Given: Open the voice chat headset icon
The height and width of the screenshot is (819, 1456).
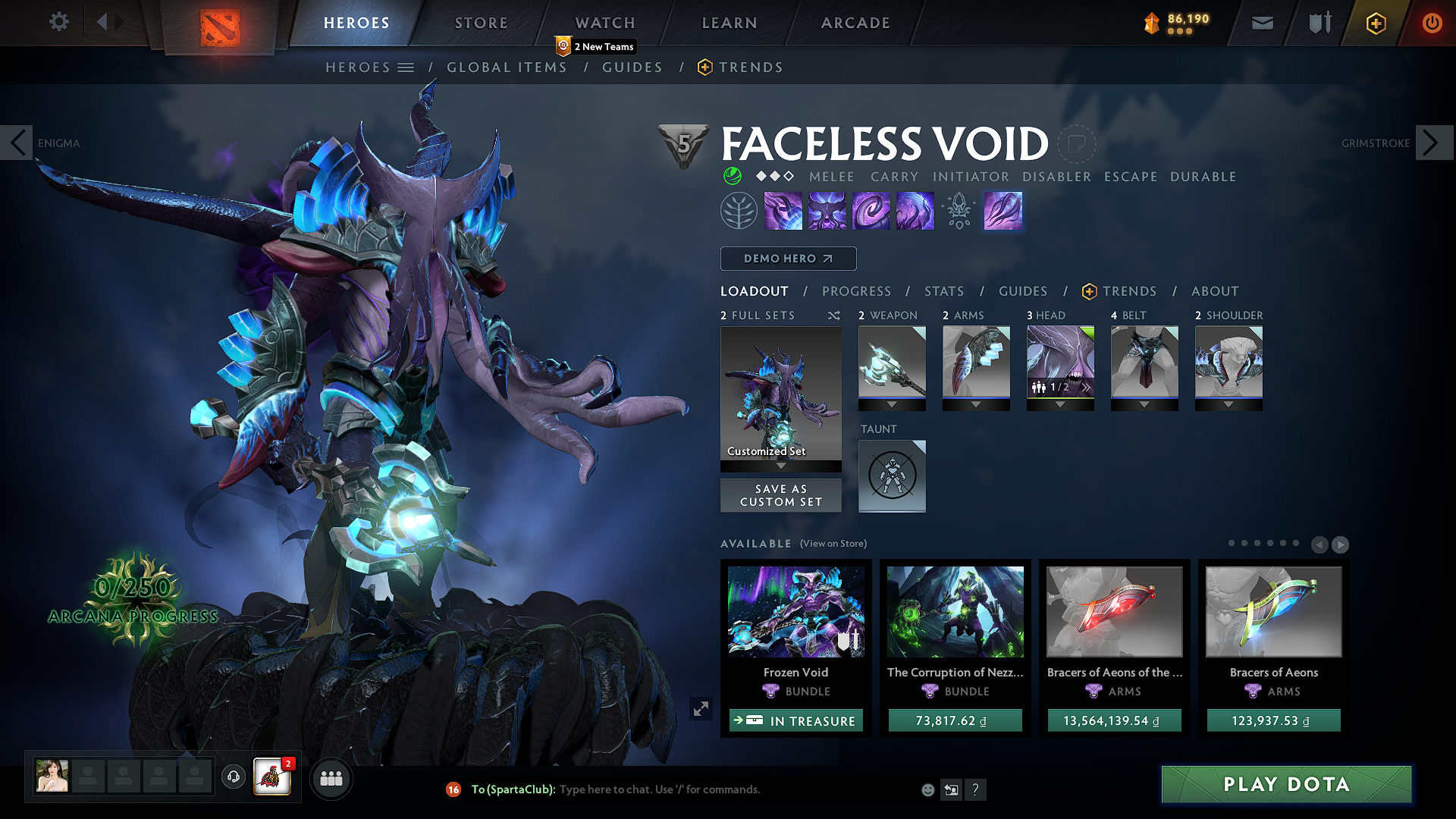Looking at the screenshot, I should [x=233, y=778].
